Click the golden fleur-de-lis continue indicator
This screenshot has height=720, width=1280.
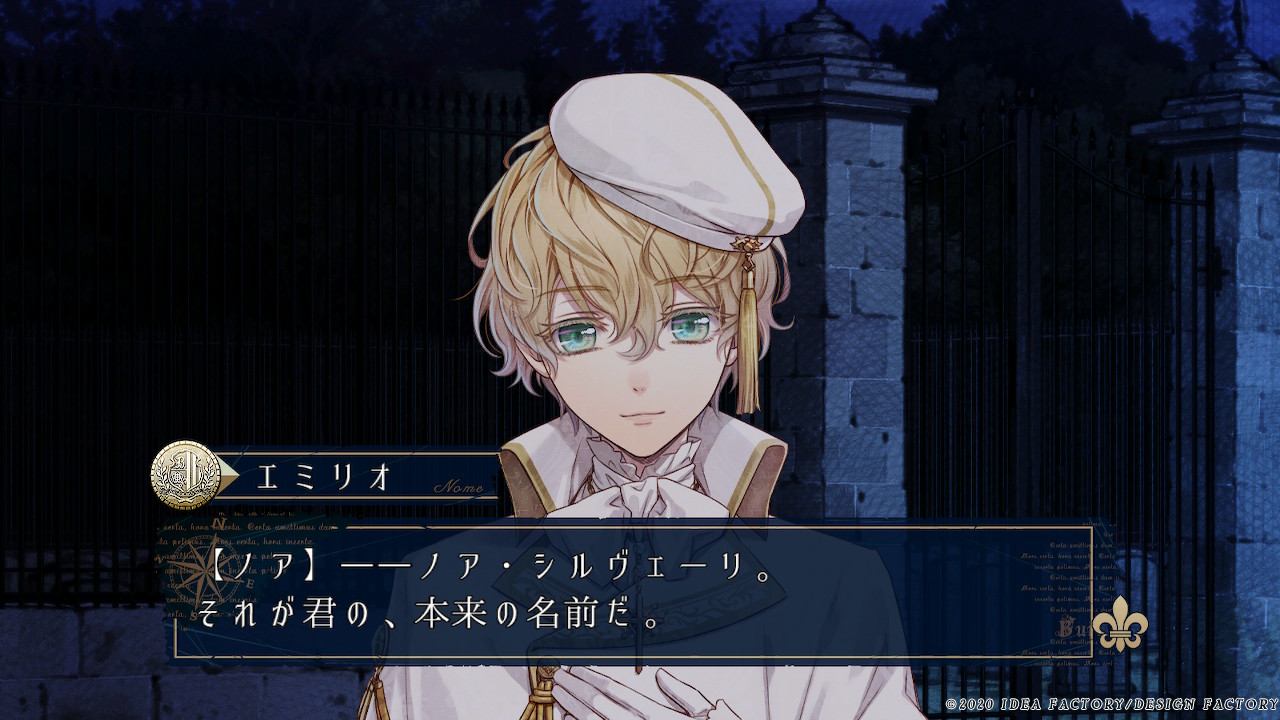point(1119,628)
